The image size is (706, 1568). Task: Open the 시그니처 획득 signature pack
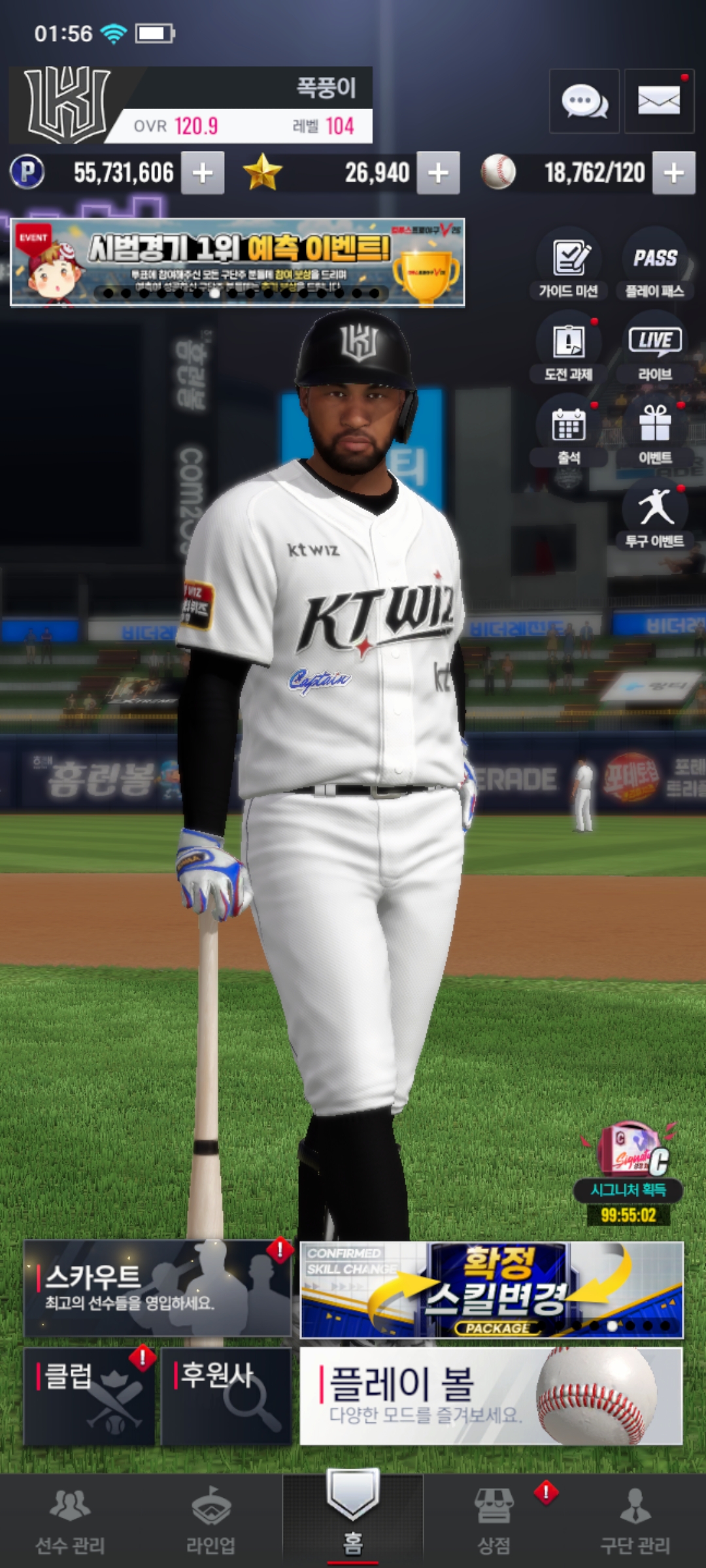pyautogui.click(x=628, y=1169)
